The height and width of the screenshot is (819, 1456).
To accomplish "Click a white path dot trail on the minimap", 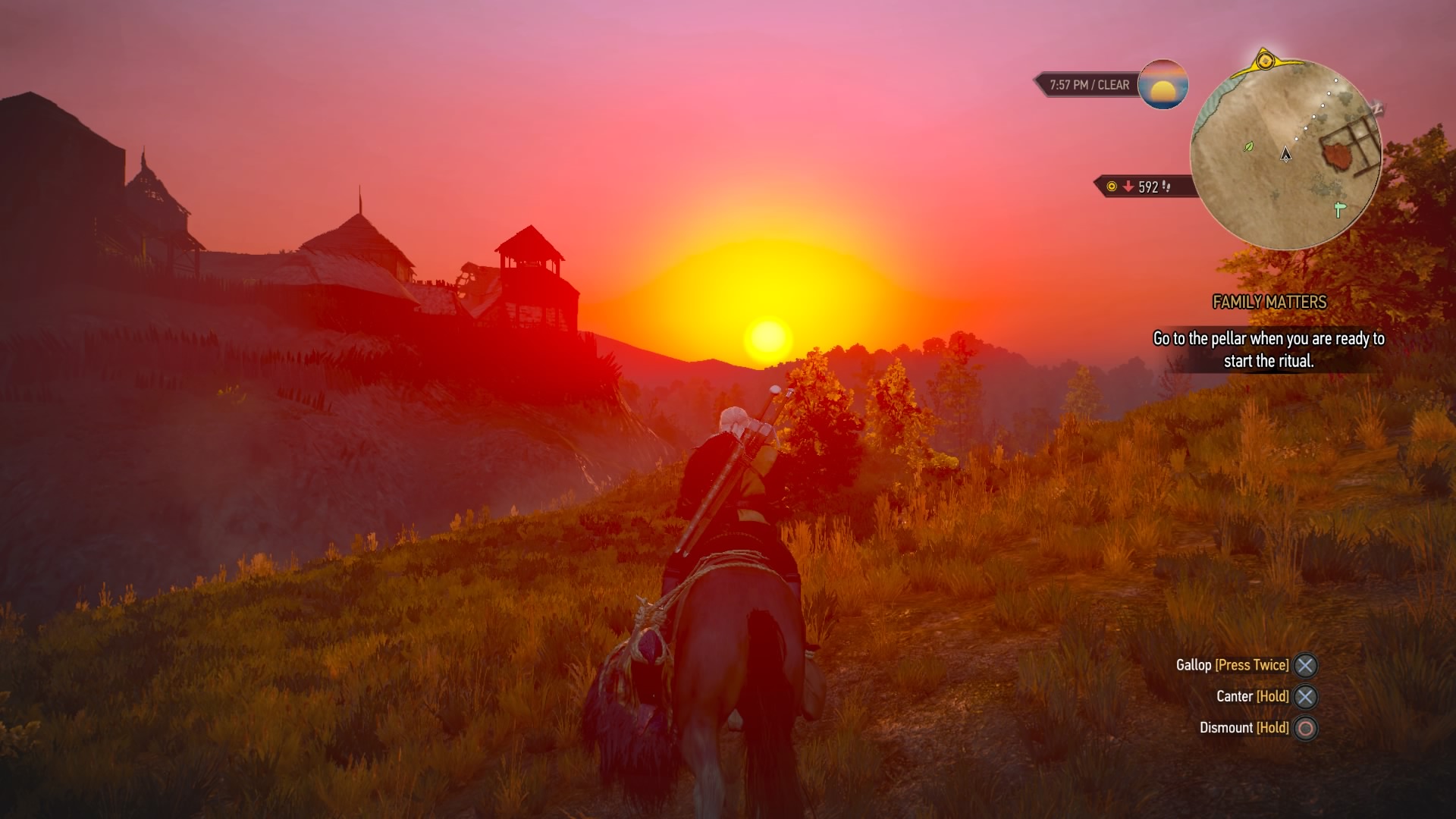I will [1323, 105].
